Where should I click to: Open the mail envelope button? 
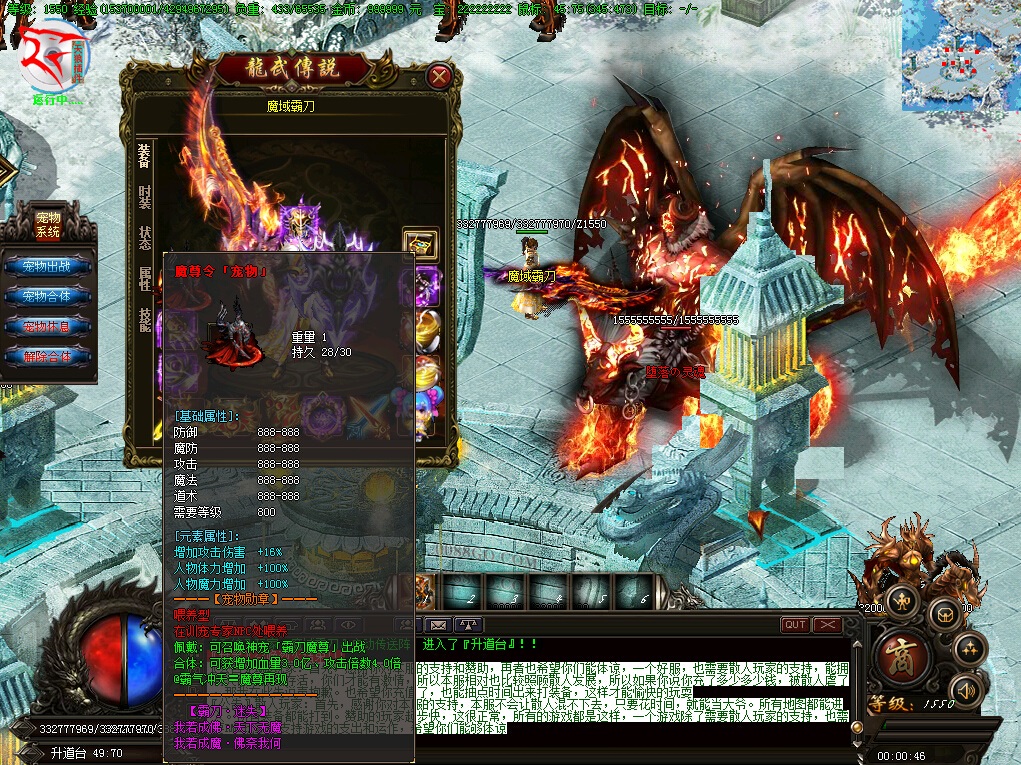click(x=439, y=625)
